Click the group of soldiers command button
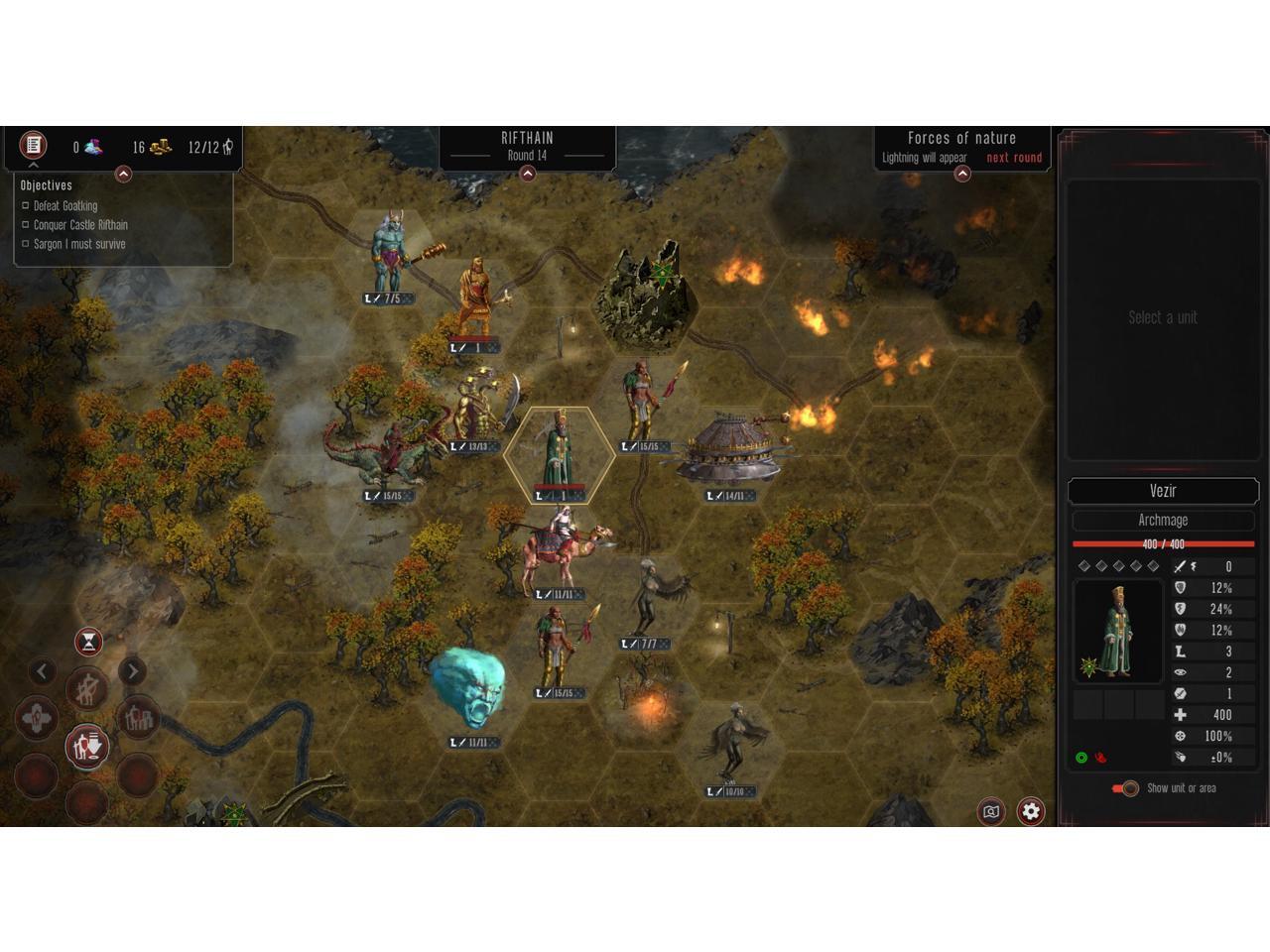This screenshot has height=952, width=1270. [x=138, y=717]
